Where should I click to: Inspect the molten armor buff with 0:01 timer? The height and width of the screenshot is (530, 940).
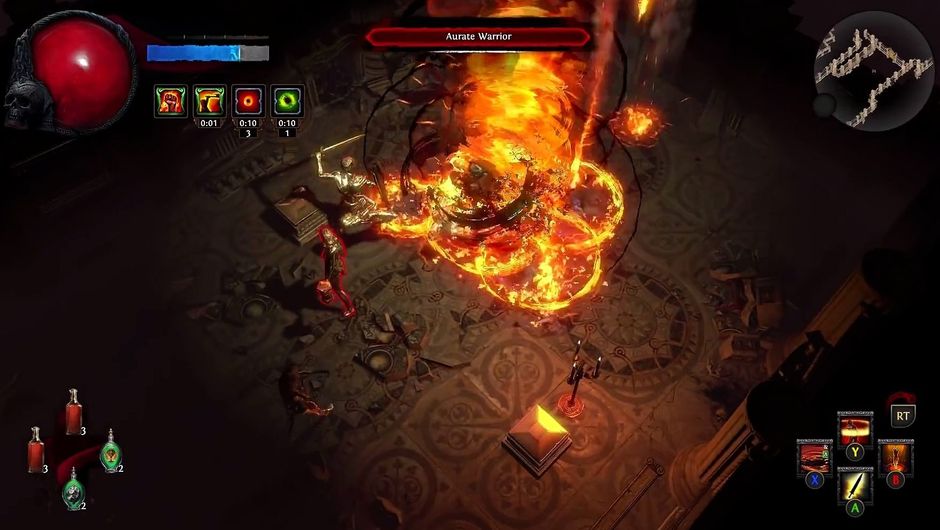point(209,101)
